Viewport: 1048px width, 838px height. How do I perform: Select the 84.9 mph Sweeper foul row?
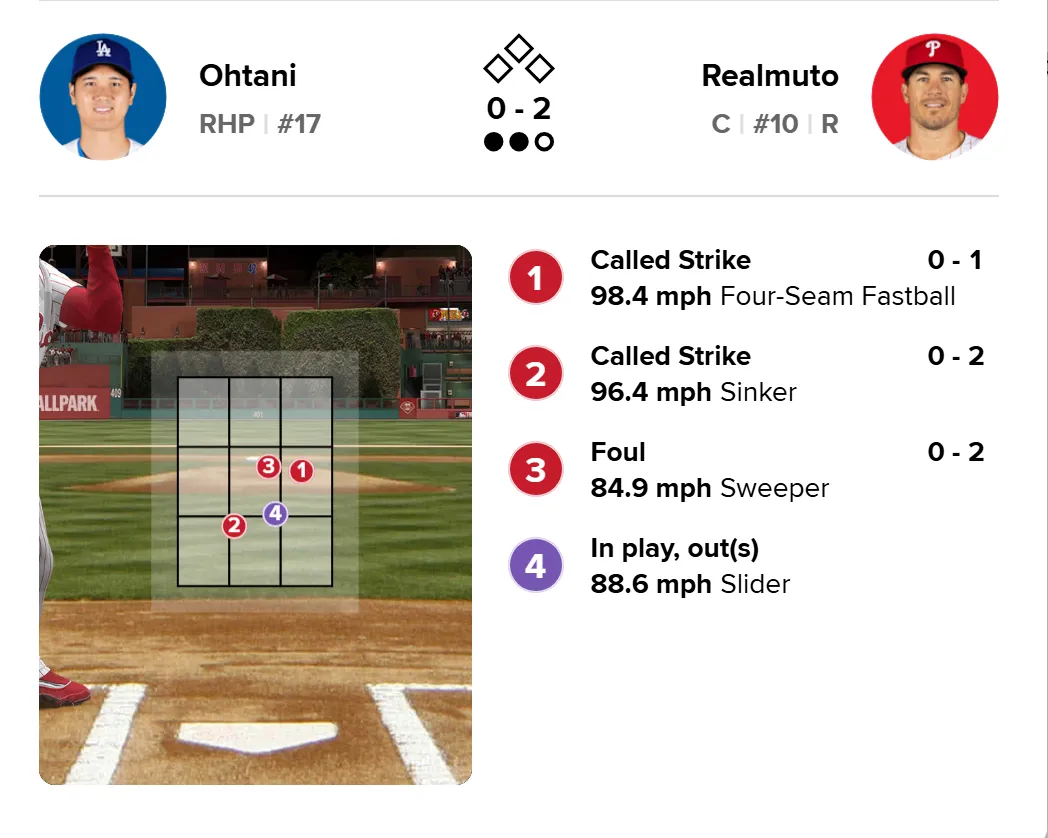pyautogui.click(x=746, y=470)
